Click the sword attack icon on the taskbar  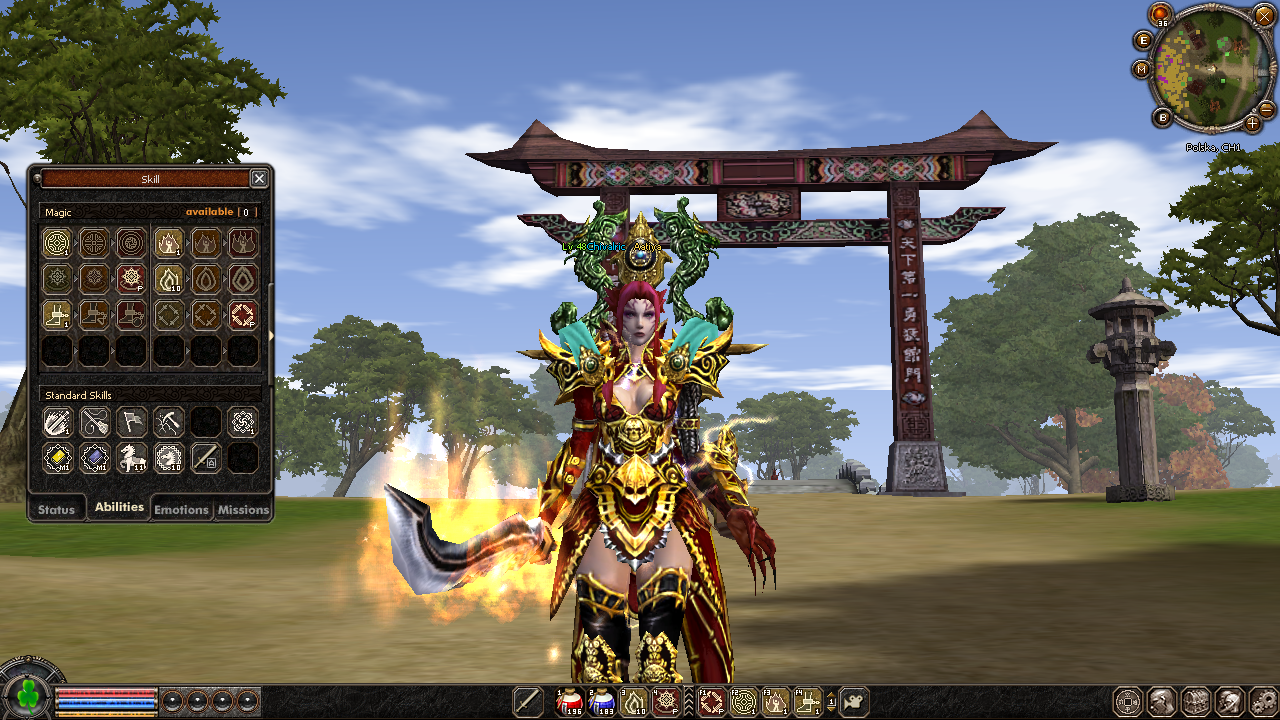pos(527,702)
